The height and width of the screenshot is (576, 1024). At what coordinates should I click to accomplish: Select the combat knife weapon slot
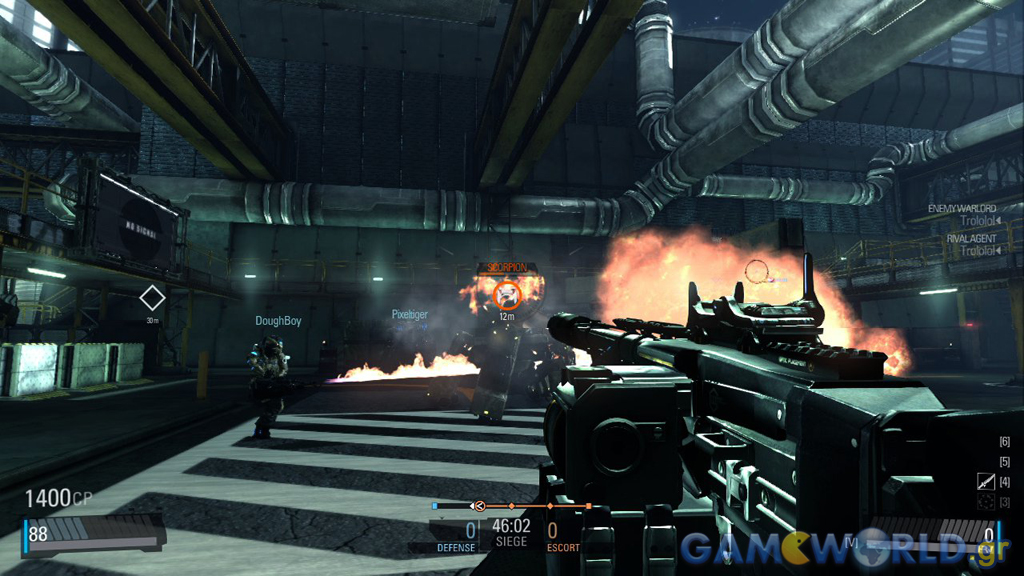pos(985,482)
